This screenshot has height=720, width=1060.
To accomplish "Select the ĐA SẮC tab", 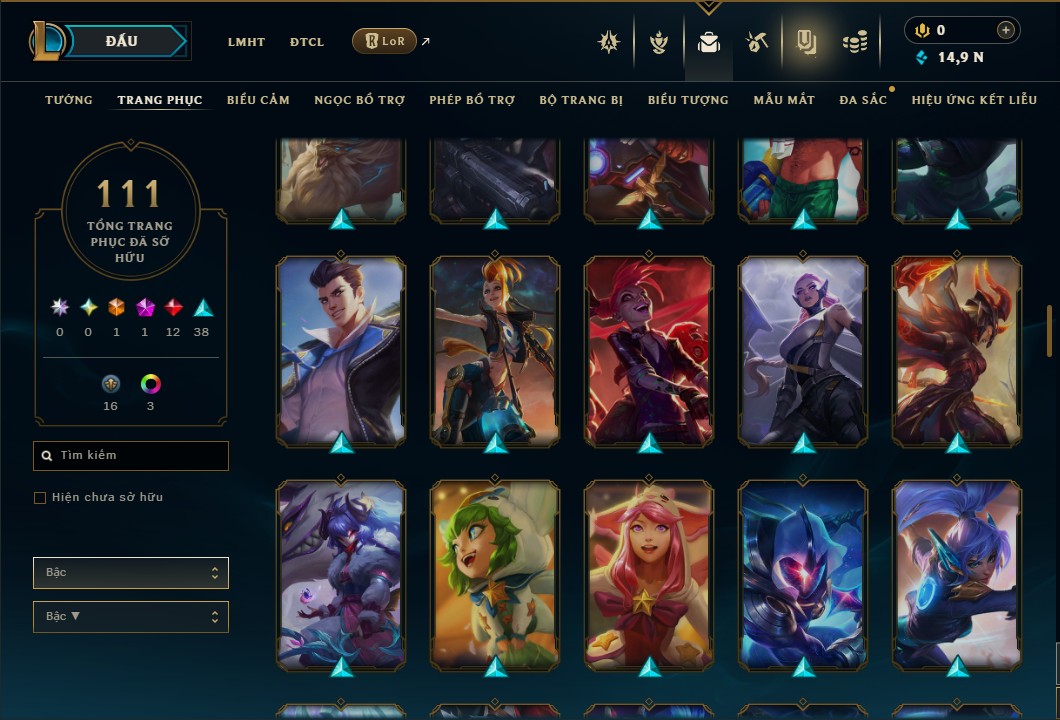I will tap(863, 100).
